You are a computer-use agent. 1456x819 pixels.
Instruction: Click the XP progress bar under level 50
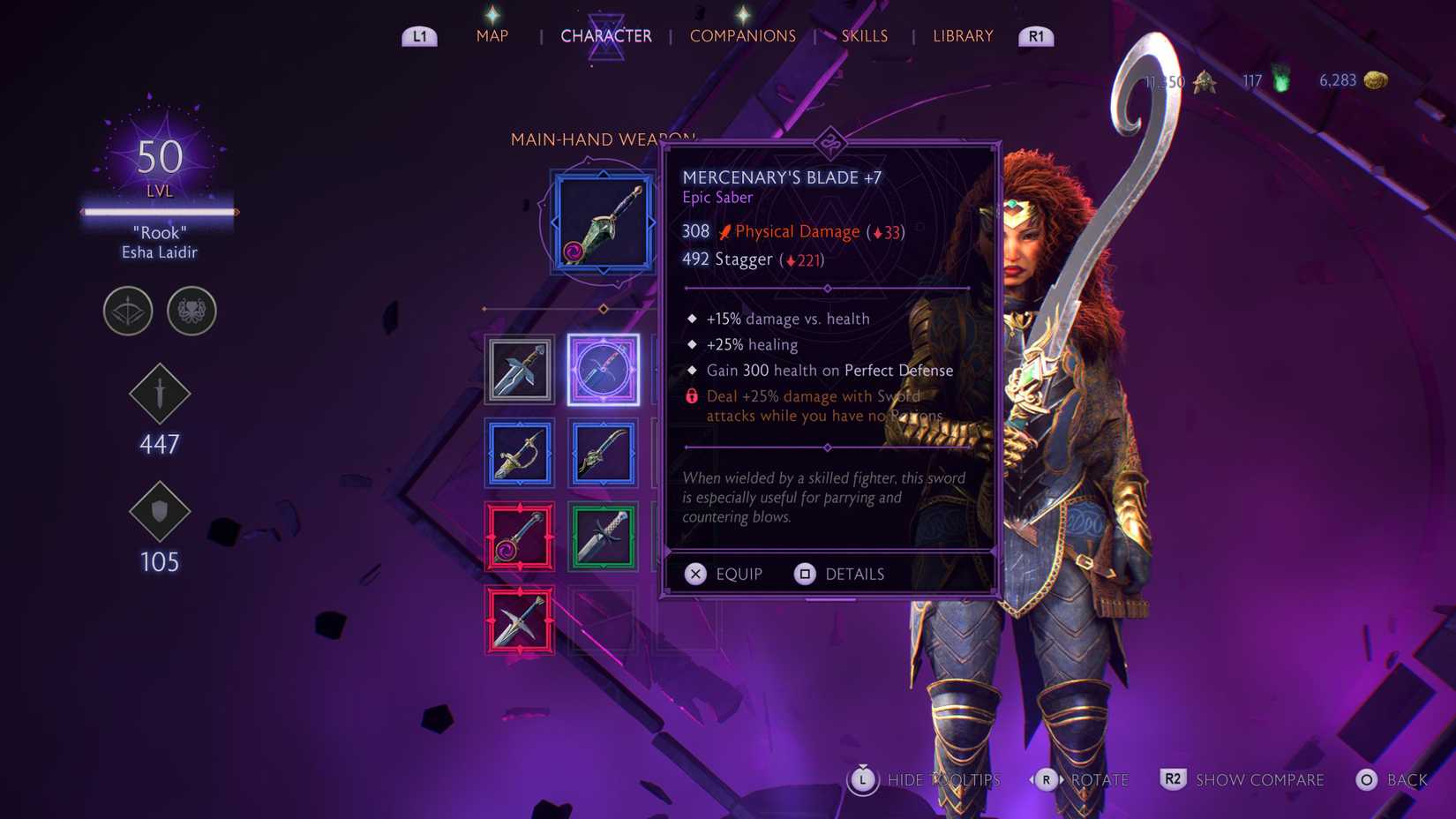159,212
